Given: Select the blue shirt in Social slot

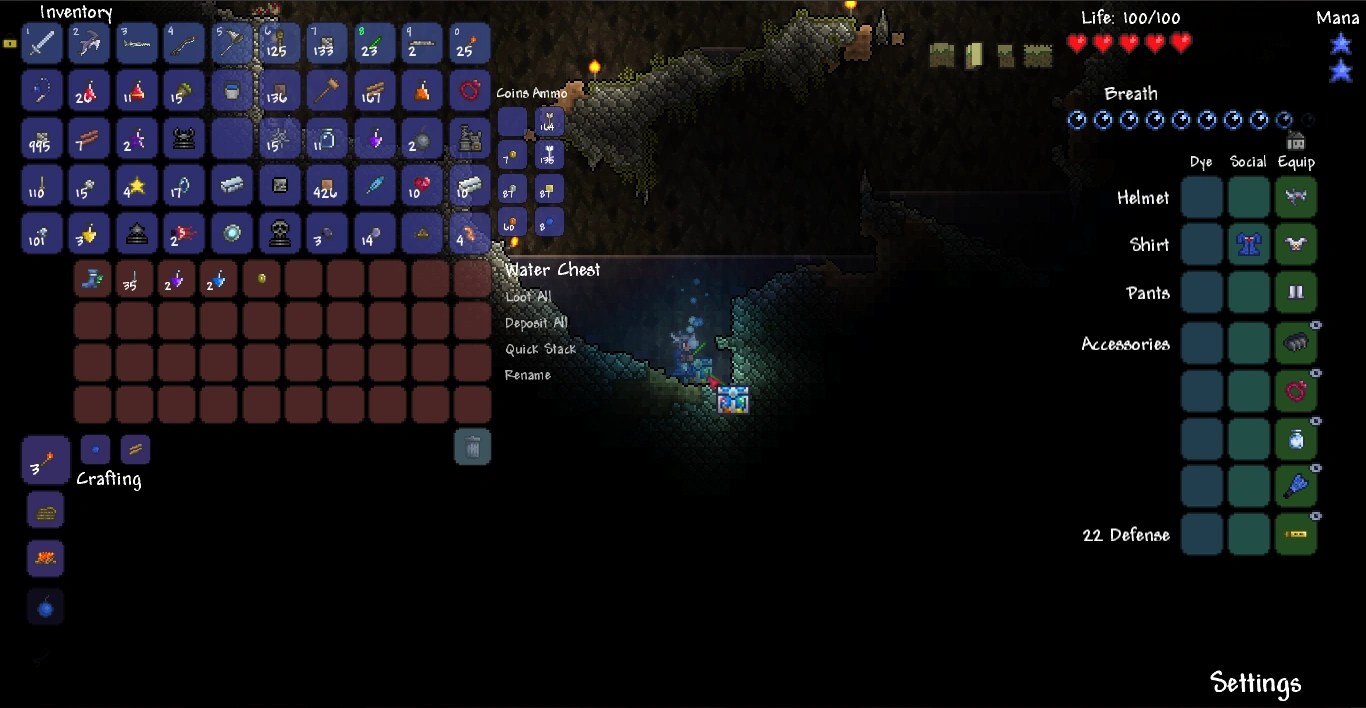Looking at the screenshot, I should click(x=1248, y=245).
